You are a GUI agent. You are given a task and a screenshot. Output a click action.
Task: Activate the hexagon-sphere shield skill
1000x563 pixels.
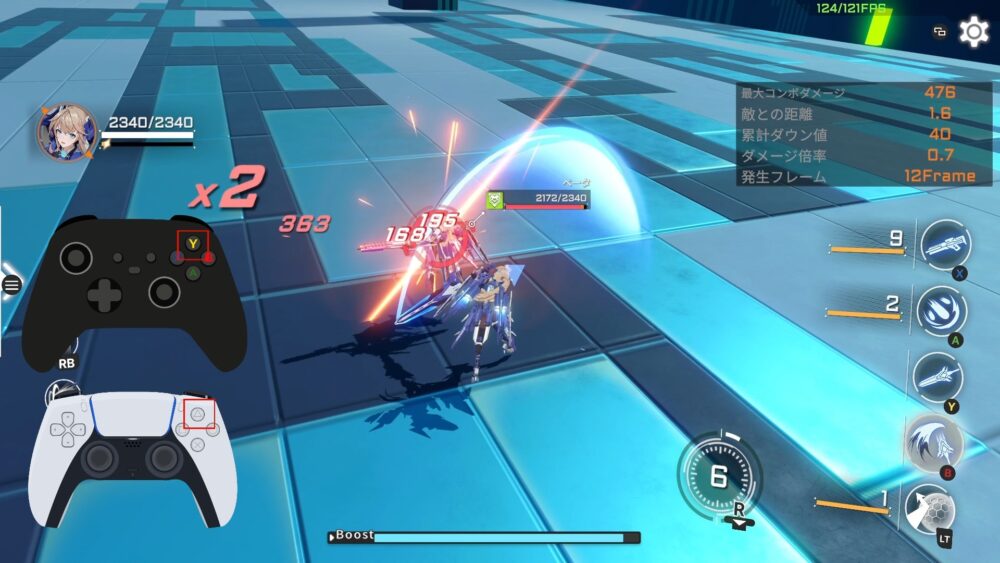(929, 508)
